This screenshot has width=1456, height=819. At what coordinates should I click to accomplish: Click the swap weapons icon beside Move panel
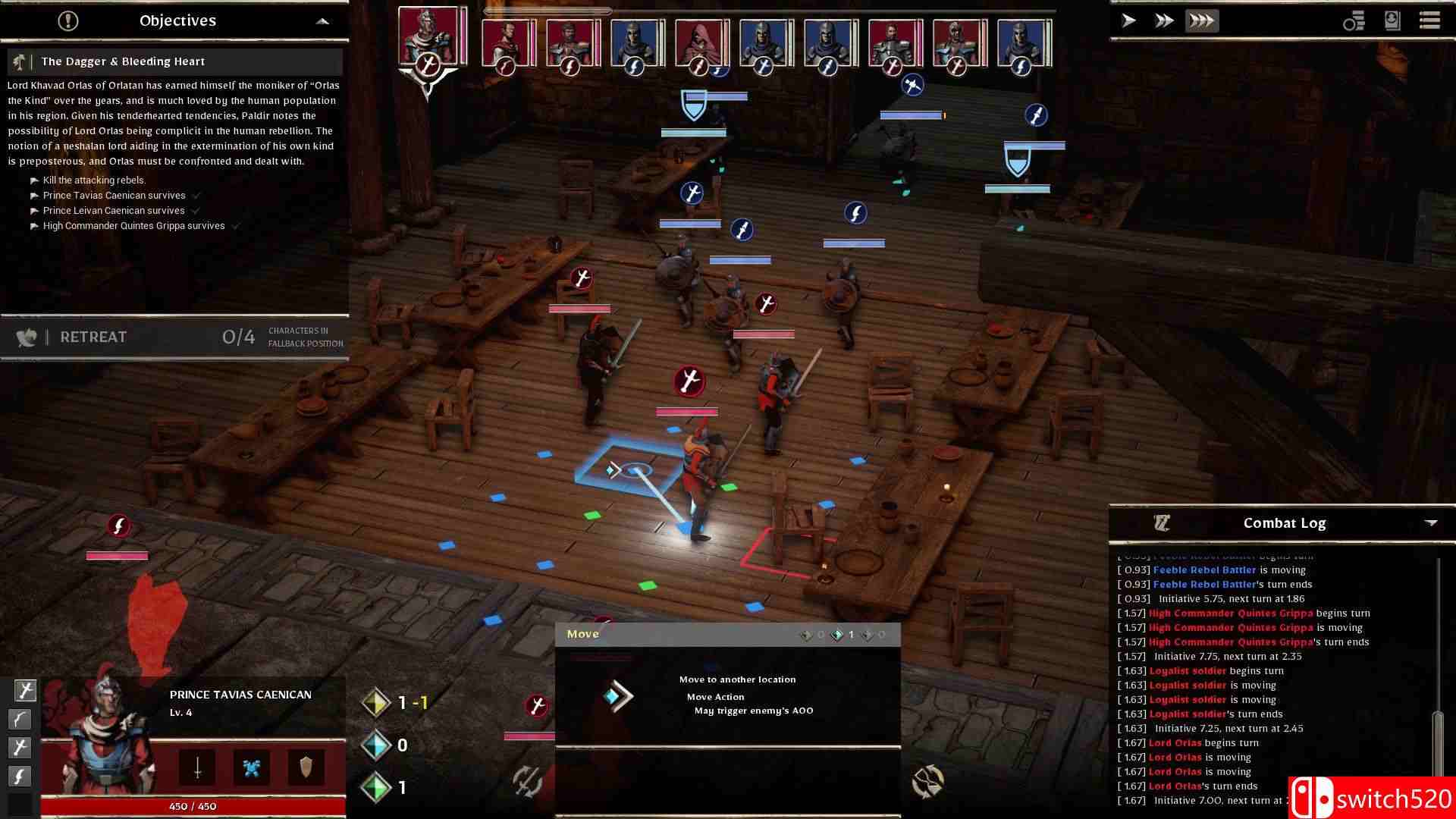pyautogui.click(x=528, y=781)
